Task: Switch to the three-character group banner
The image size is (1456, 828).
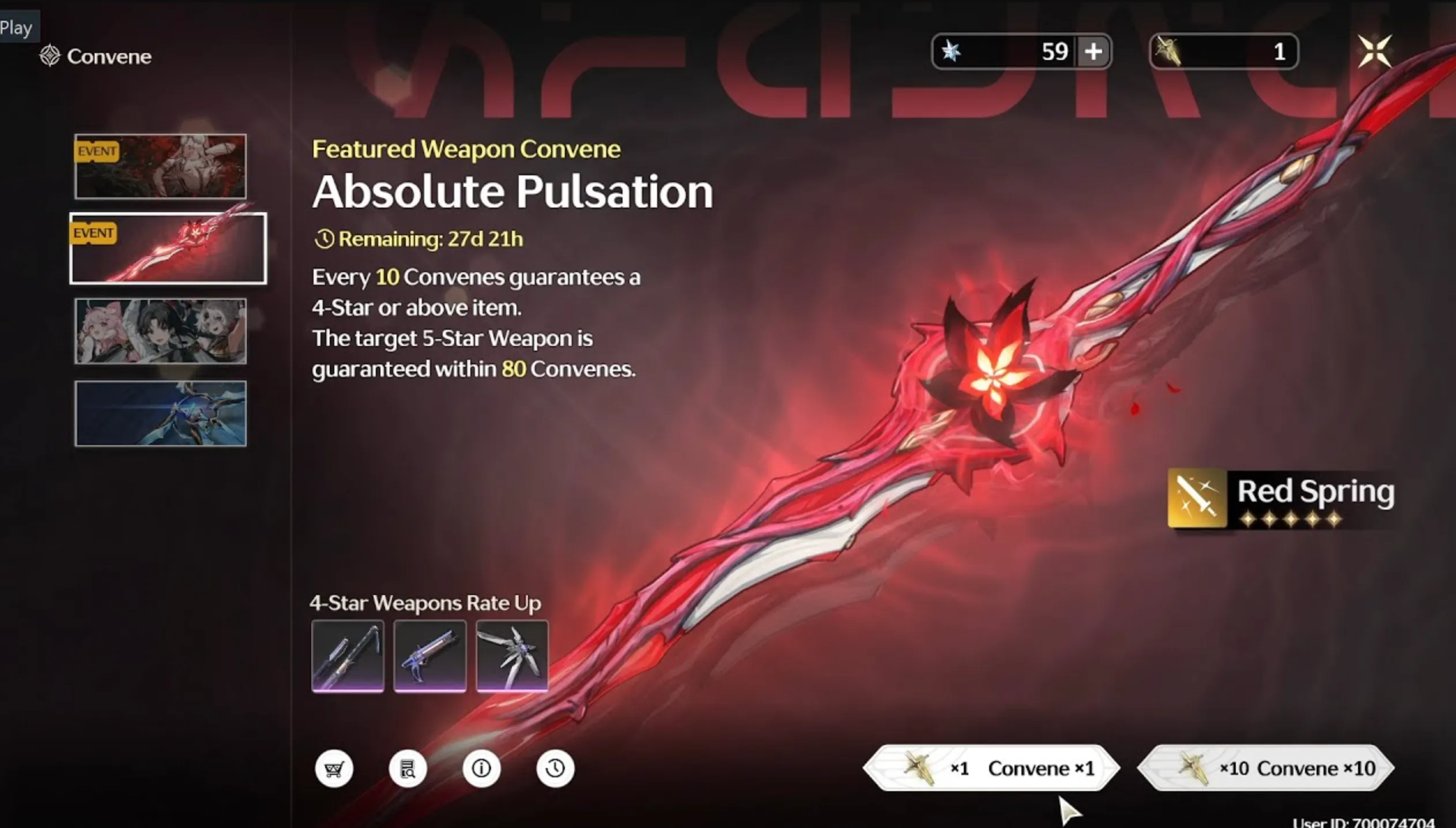Action: pos(160,331)
